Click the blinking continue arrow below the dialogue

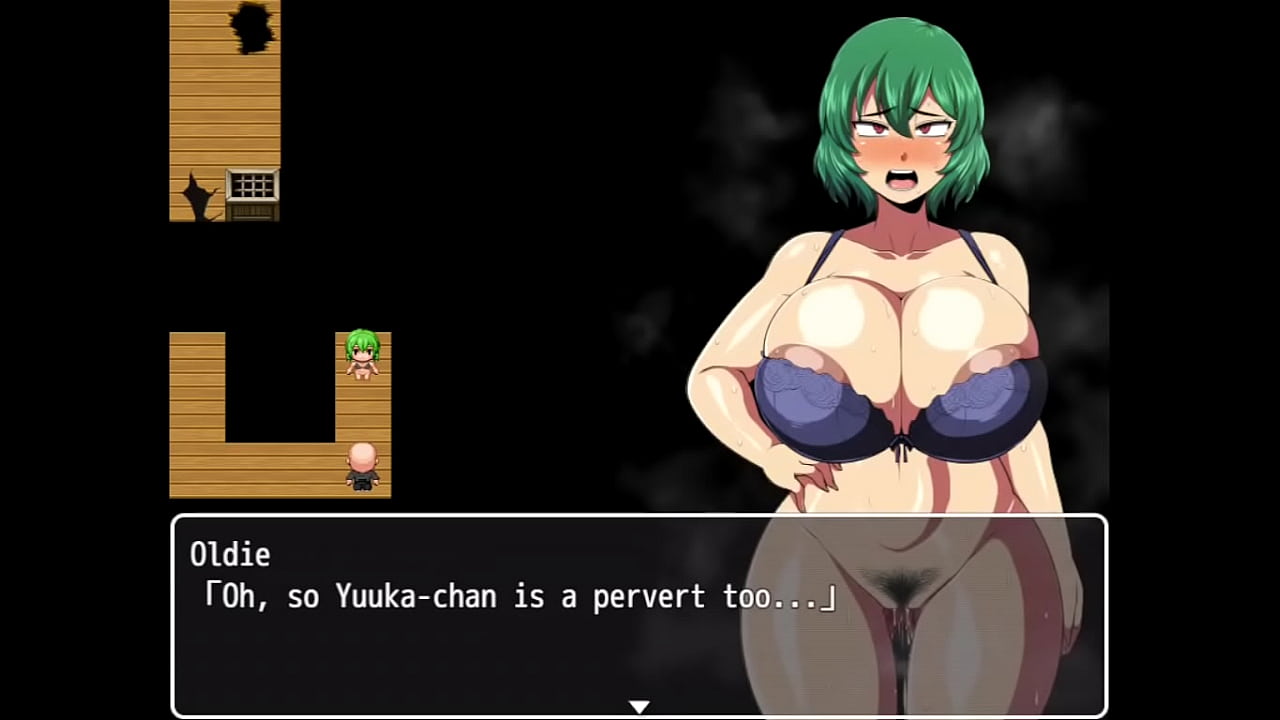[x=639, y=706]
